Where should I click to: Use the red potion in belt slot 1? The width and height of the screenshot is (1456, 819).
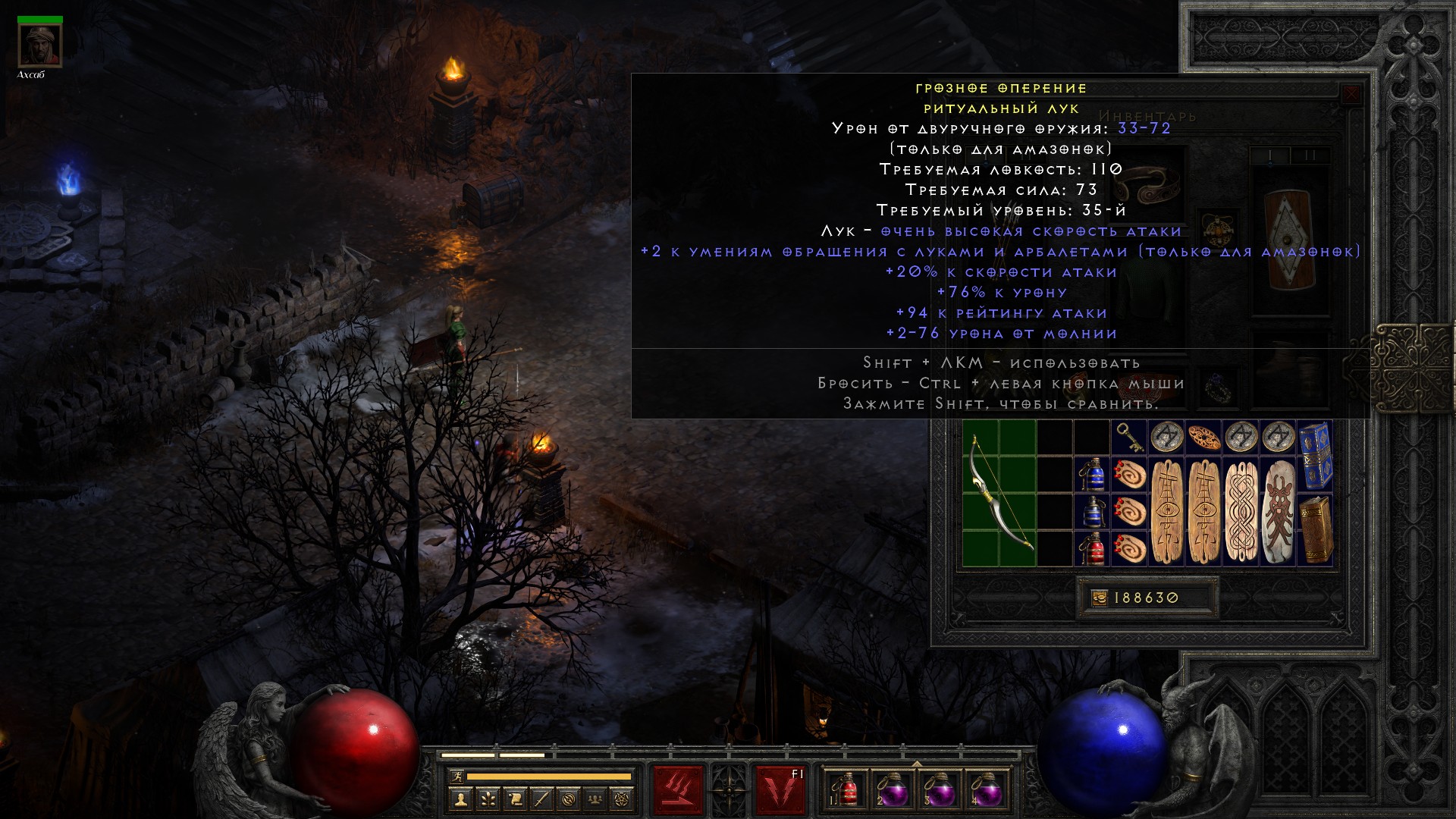(x=849, y=789)
